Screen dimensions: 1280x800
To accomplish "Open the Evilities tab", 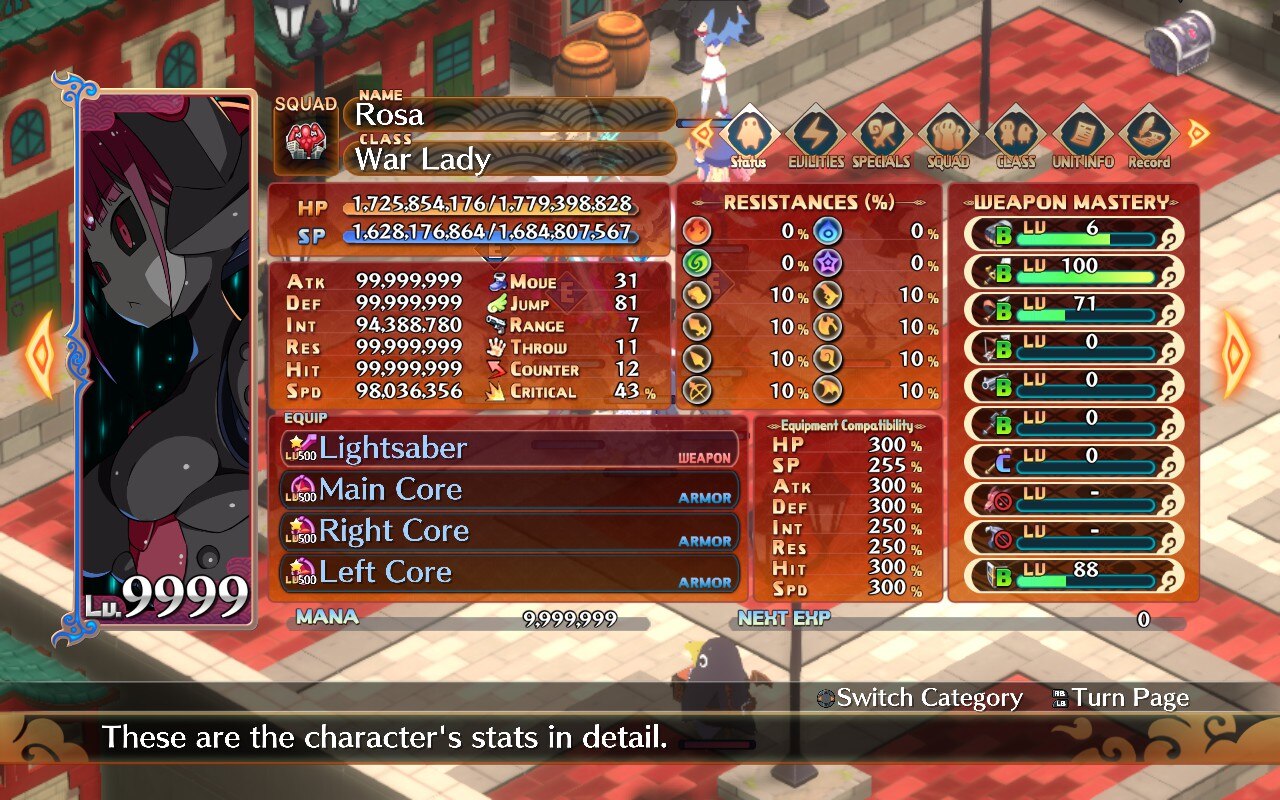I will [815, 136].
